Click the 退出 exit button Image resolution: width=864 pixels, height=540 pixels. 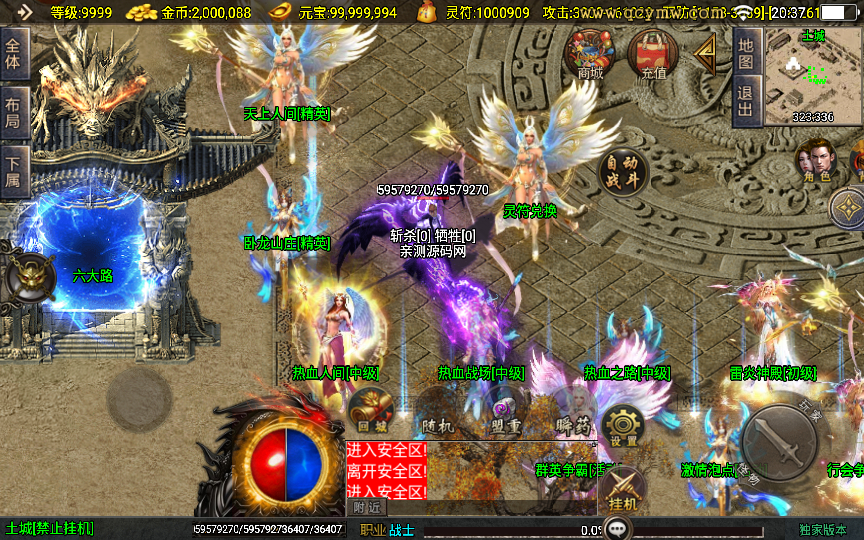[x=746, y=101]
